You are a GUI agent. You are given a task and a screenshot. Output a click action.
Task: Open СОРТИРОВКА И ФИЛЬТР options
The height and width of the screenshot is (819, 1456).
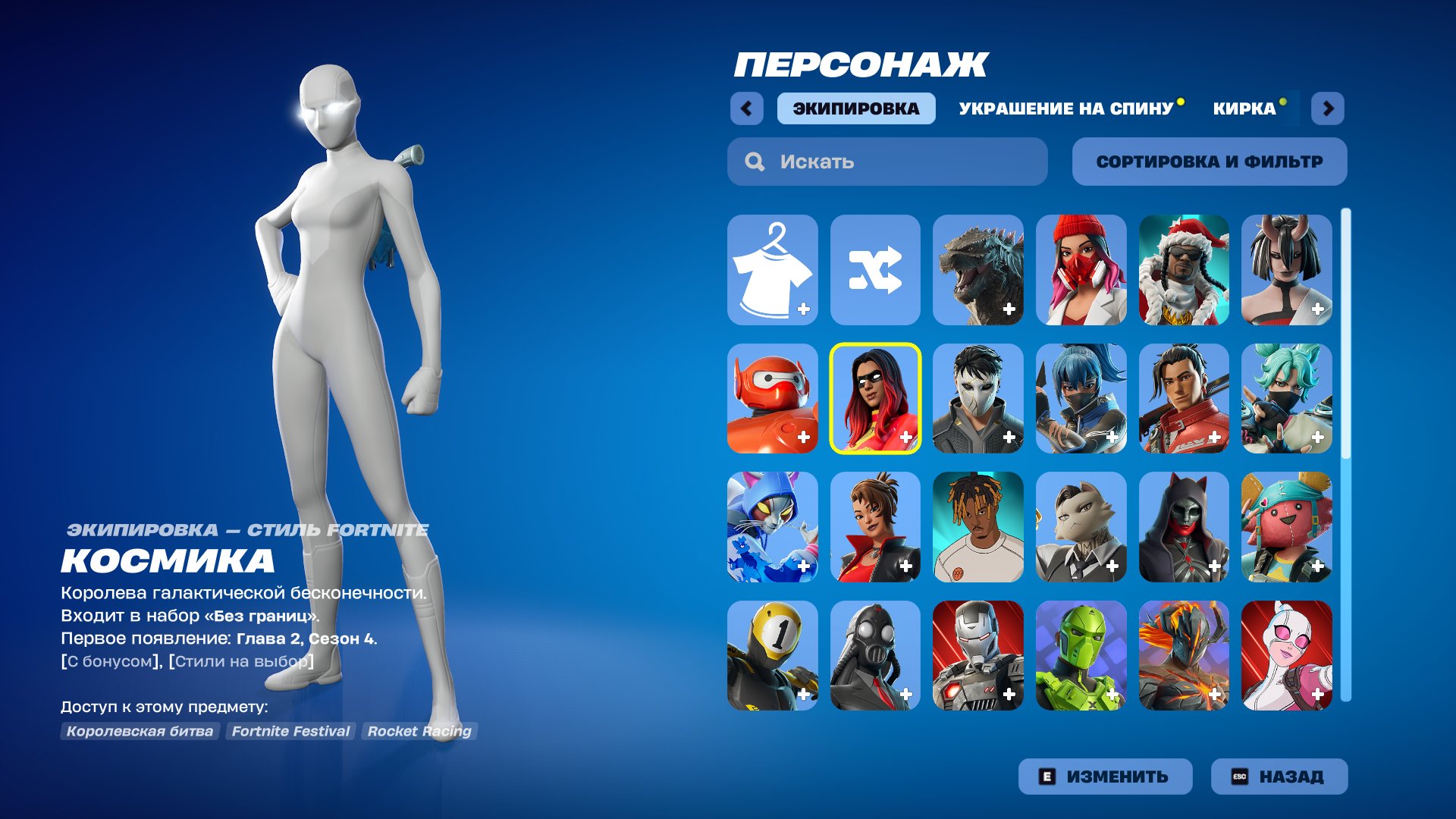coord(1208,161)
